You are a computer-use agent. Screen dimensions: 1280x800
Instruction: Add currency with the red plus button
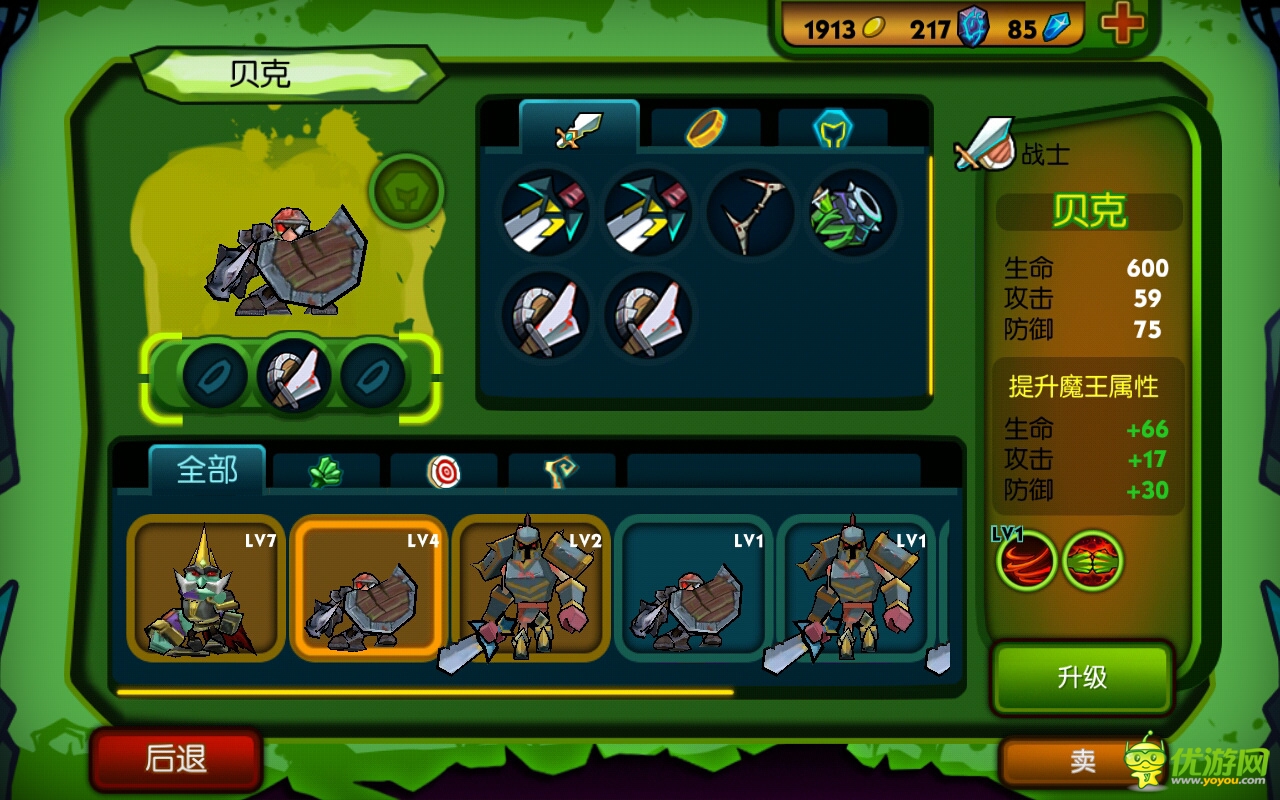(x=1122, y=26)
